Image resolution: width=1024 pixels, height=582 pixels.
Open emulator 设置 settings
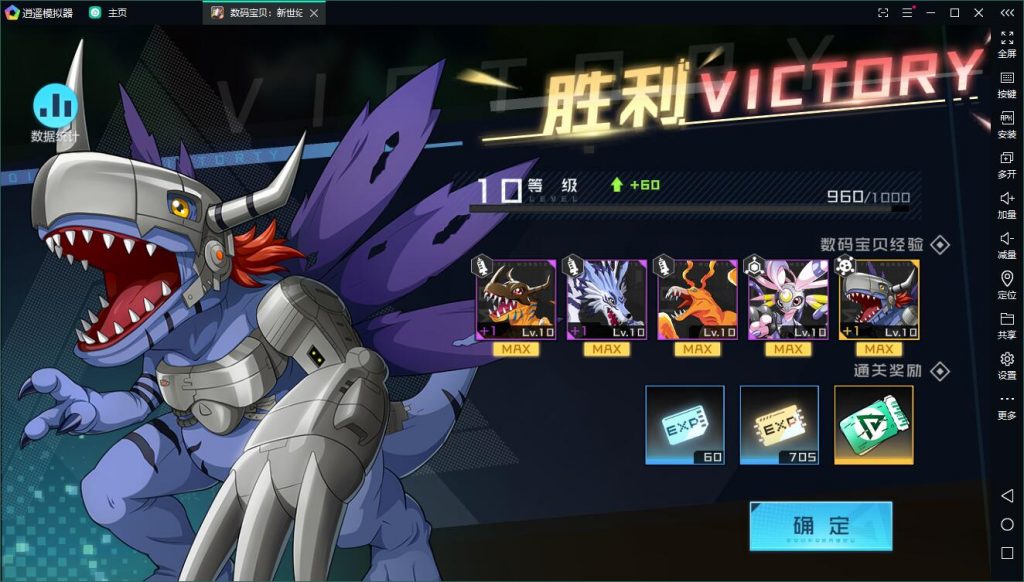(1006, 365)
